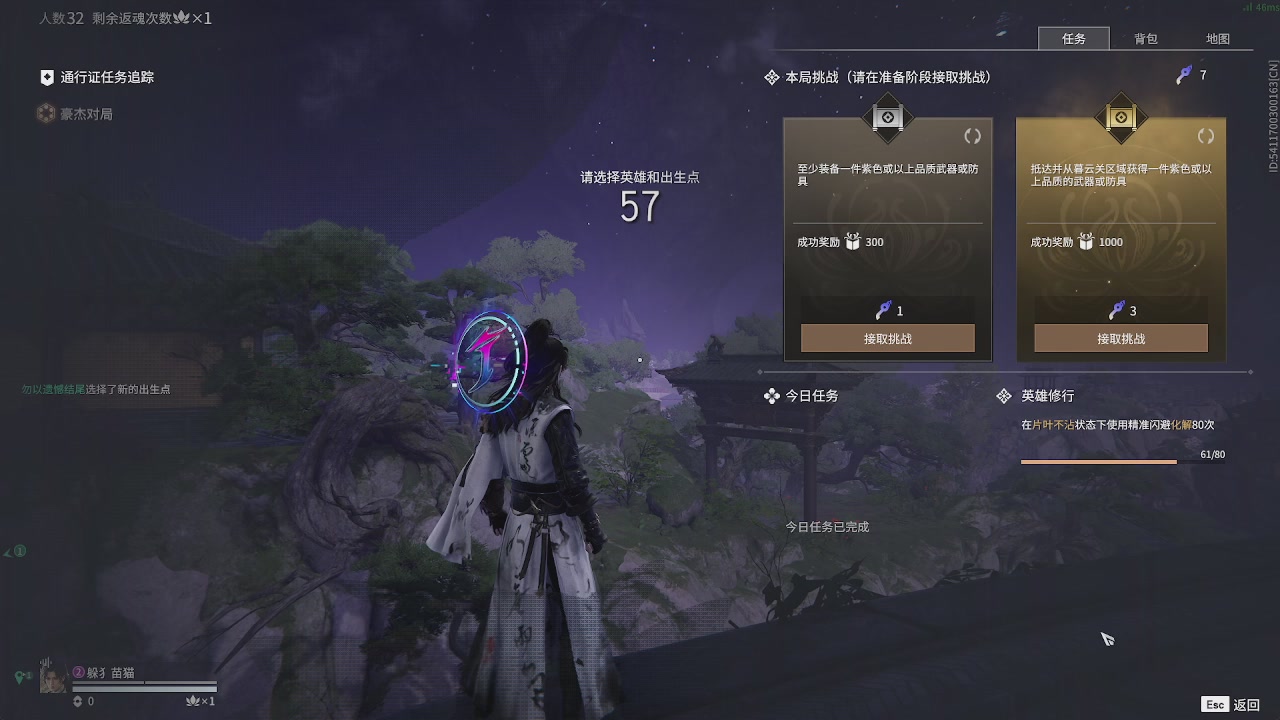Accept the 300-reward challenge via 接取挑战

887,338
